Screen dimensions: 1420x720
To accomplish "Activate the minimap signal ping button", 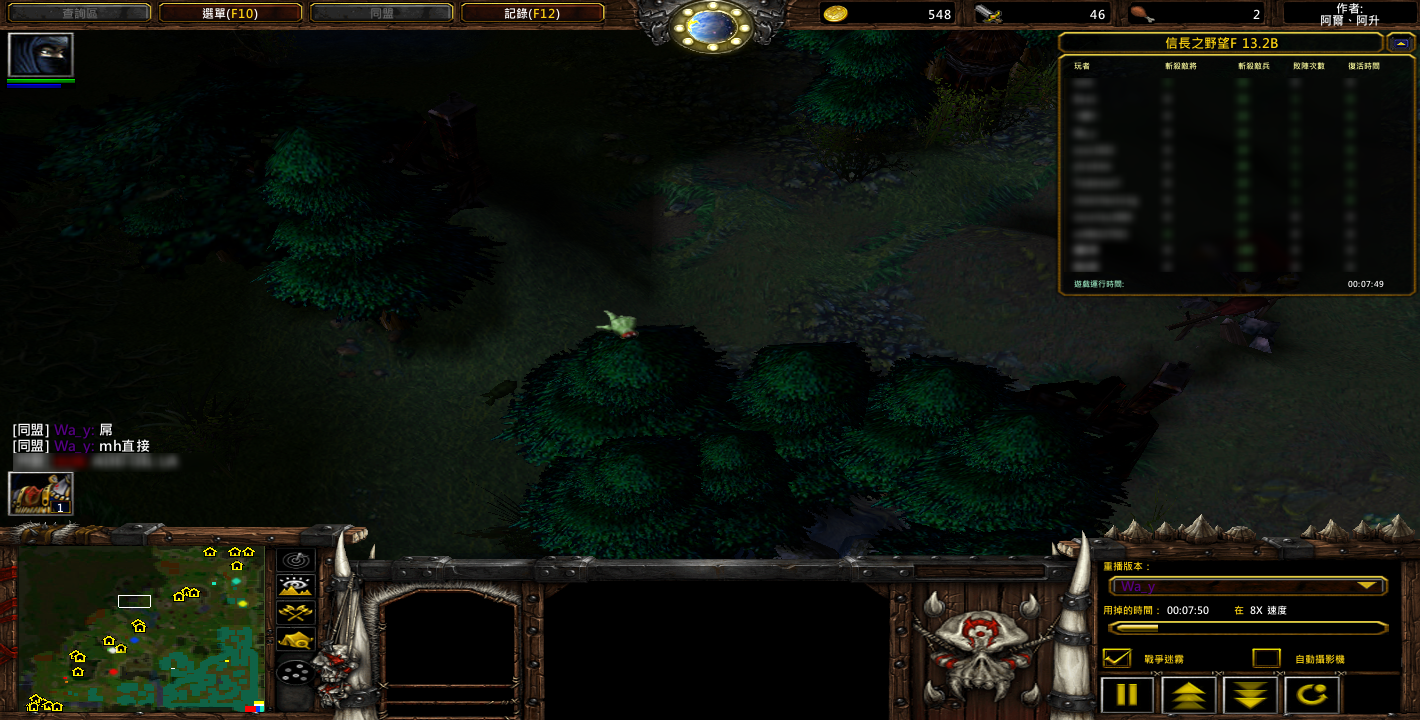I will (x=296, y=560).
